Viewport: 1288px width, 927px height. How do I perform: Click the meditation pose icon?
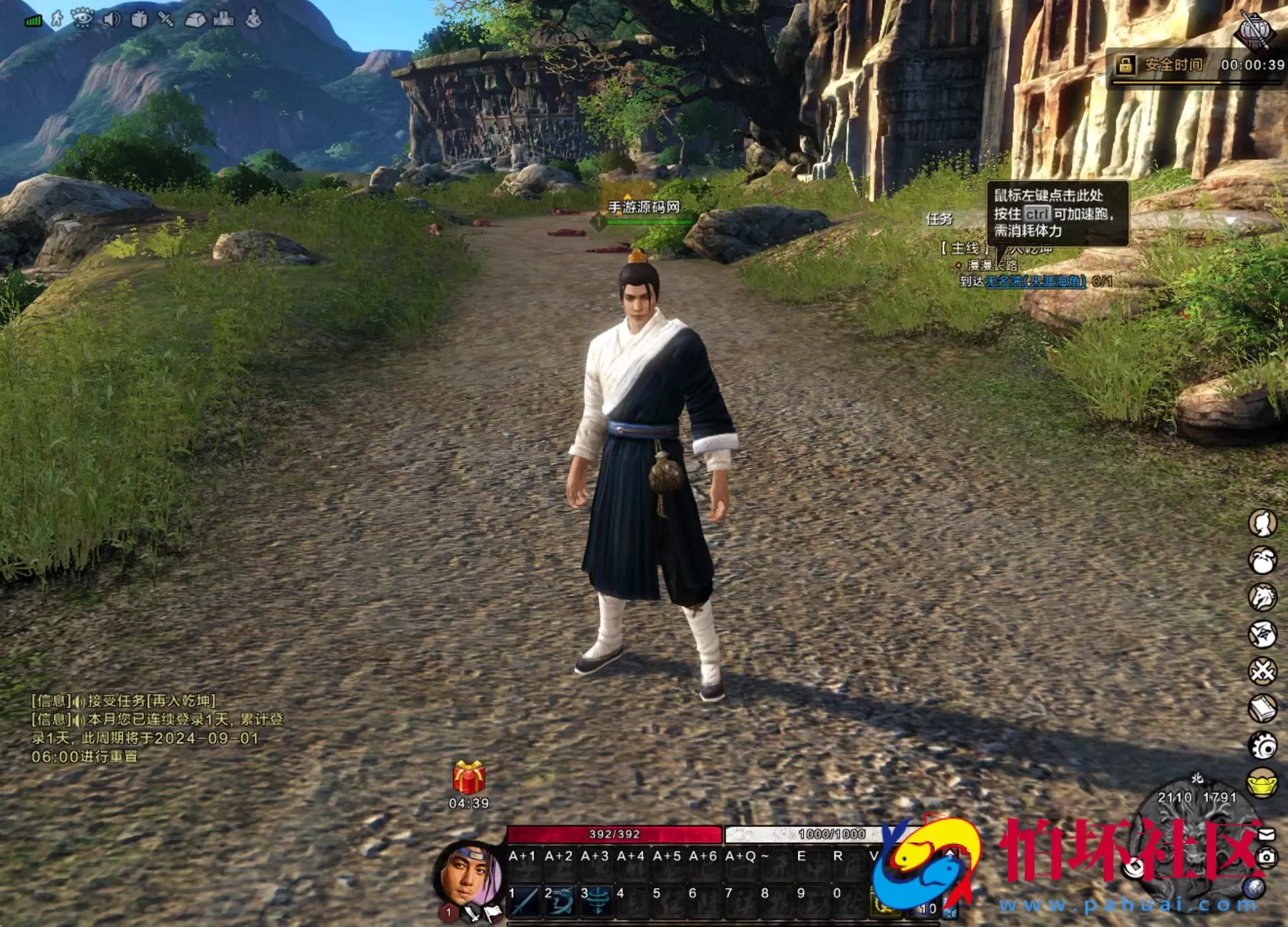[x=254, y=19]
